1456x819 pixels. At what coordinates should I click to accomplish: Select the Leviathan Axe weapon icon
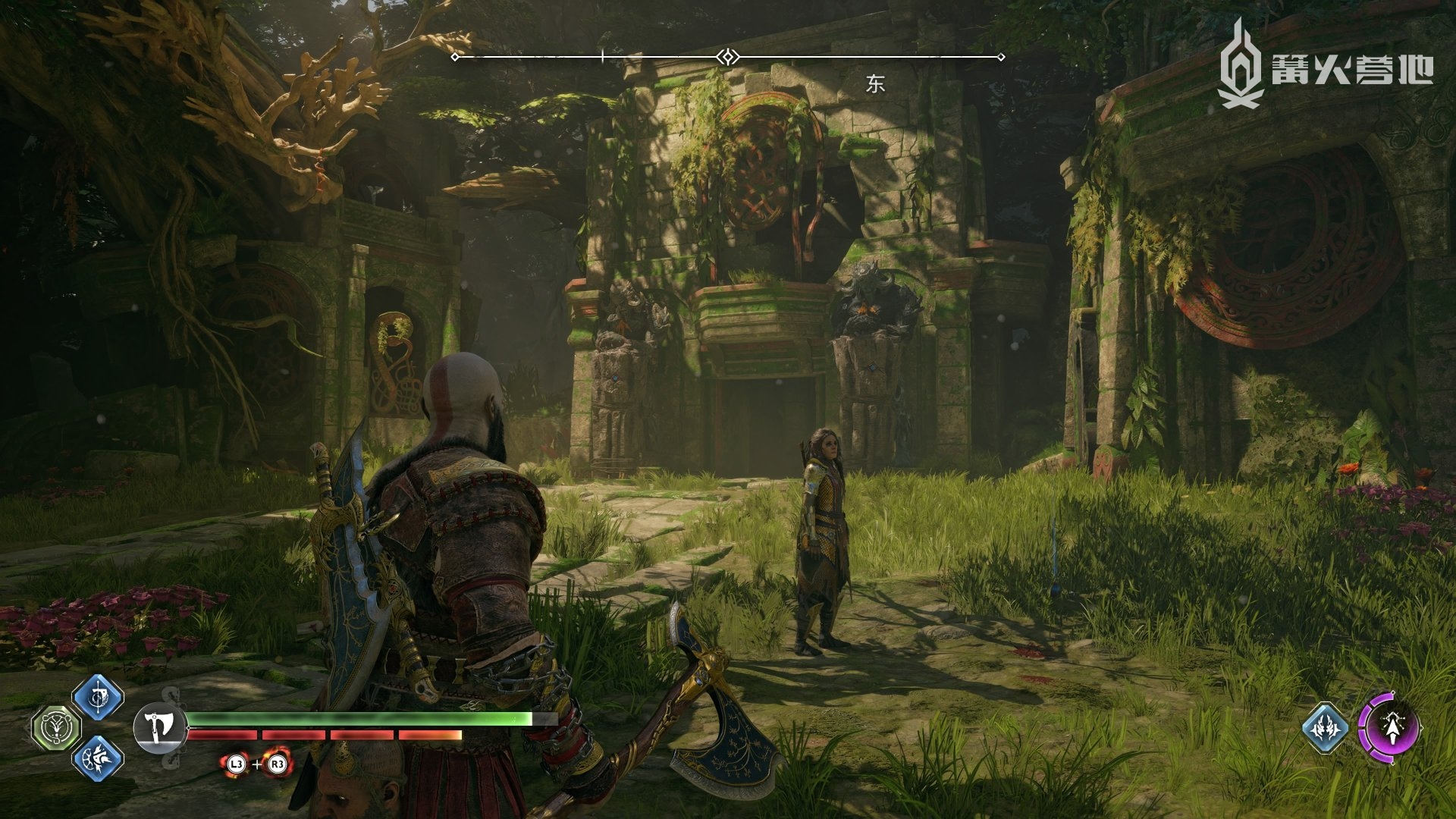coord(159,727)
